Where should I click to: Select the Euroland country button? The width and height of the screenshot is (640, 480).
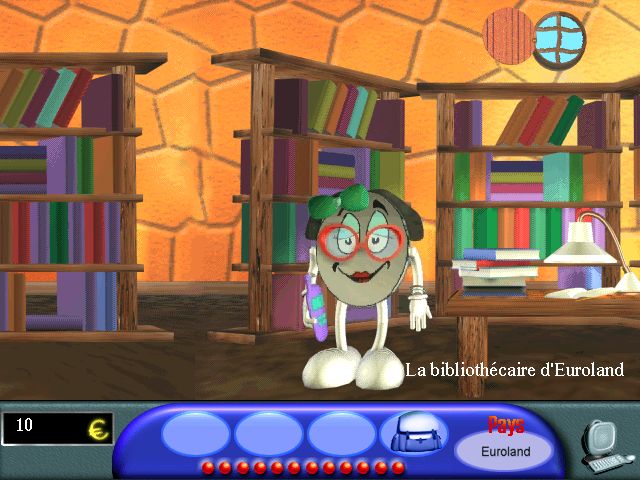click(x=504, y=450)
